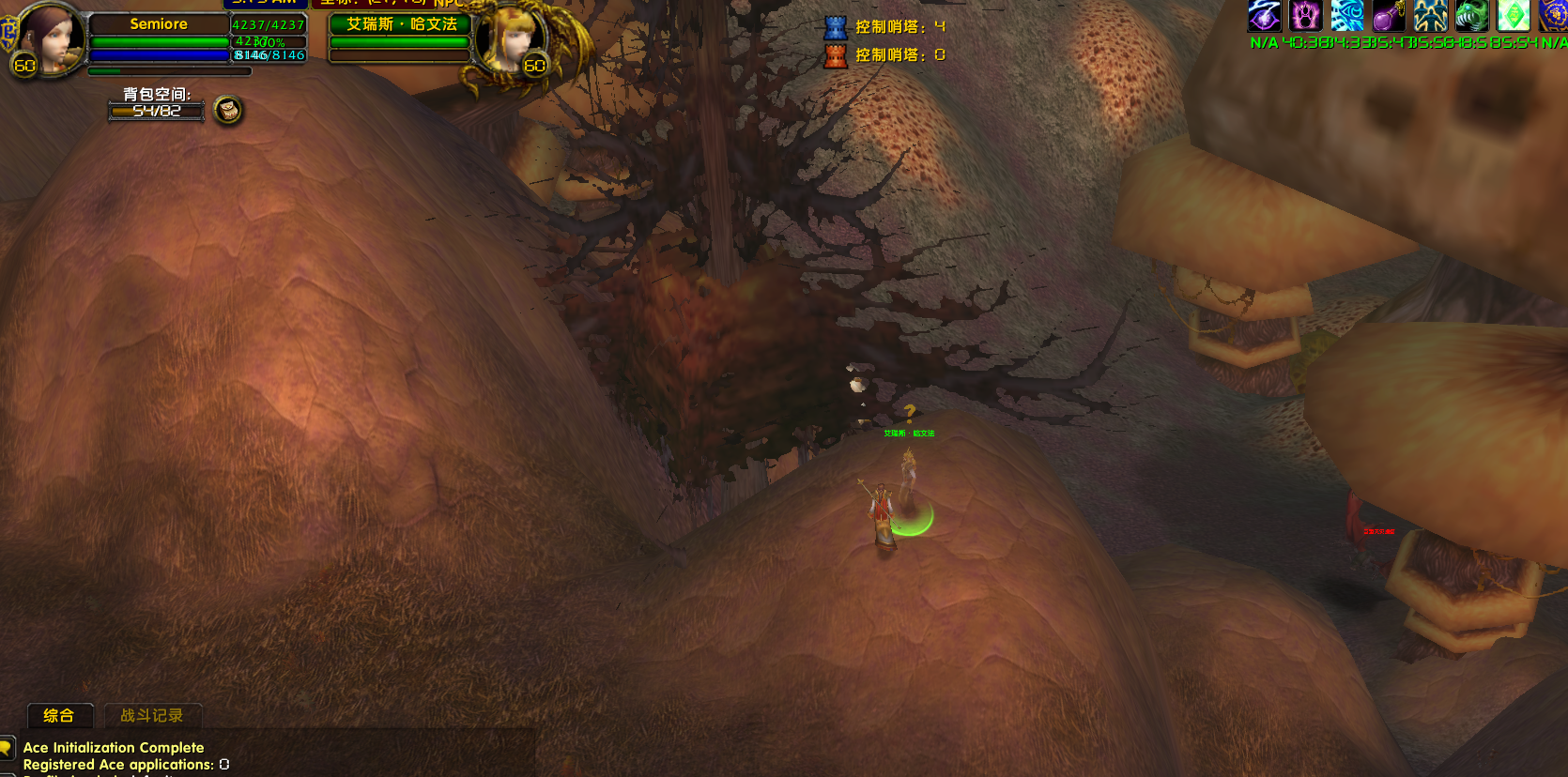Choose the purple potion flask buff icon

pyautogui.click(x=1389, y=16)
